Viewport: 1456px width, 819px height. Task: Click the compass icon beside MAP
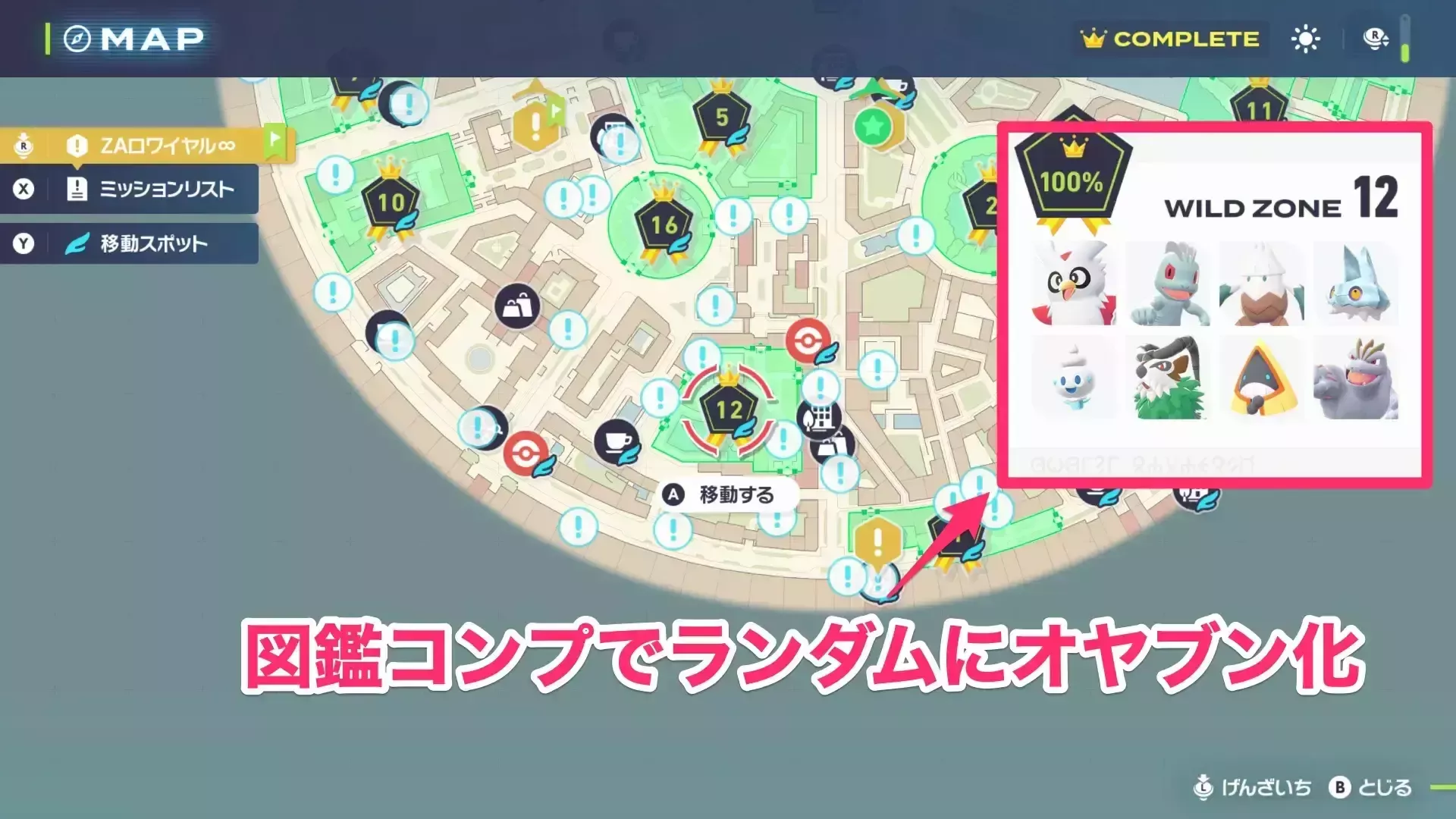(x=78, y=38)
